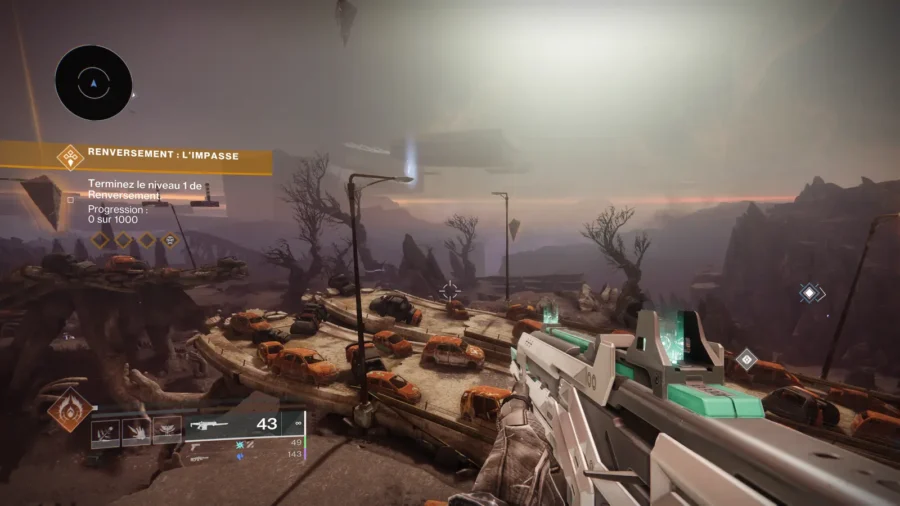This screenshot has height=506, width=900.
Task: Toggle the objective checkbox beside Terminez le niveau
Action: pos(71,199)
